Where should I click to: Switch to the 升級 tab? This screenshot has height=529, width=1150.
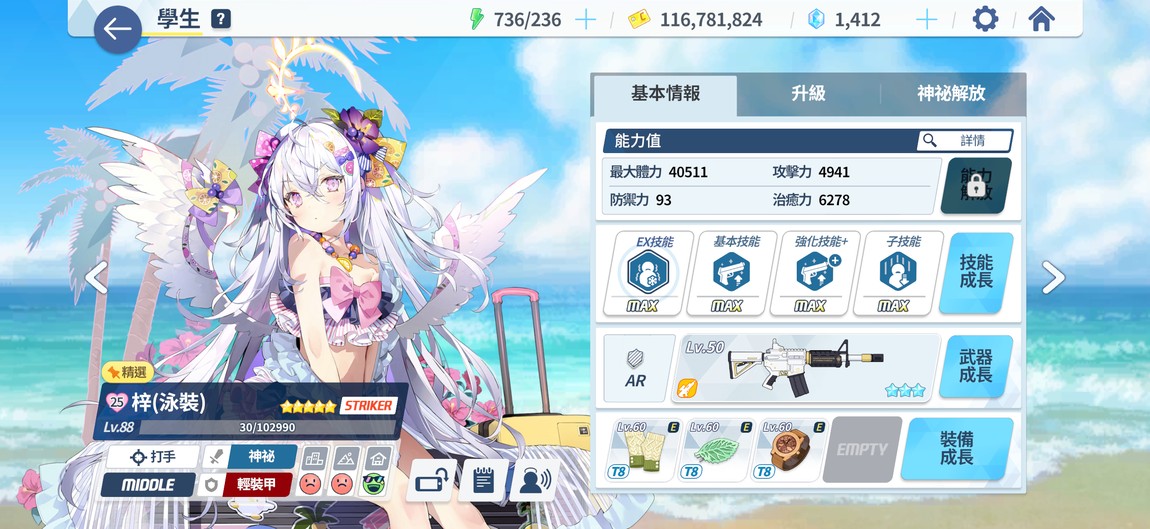click(808, 94)
